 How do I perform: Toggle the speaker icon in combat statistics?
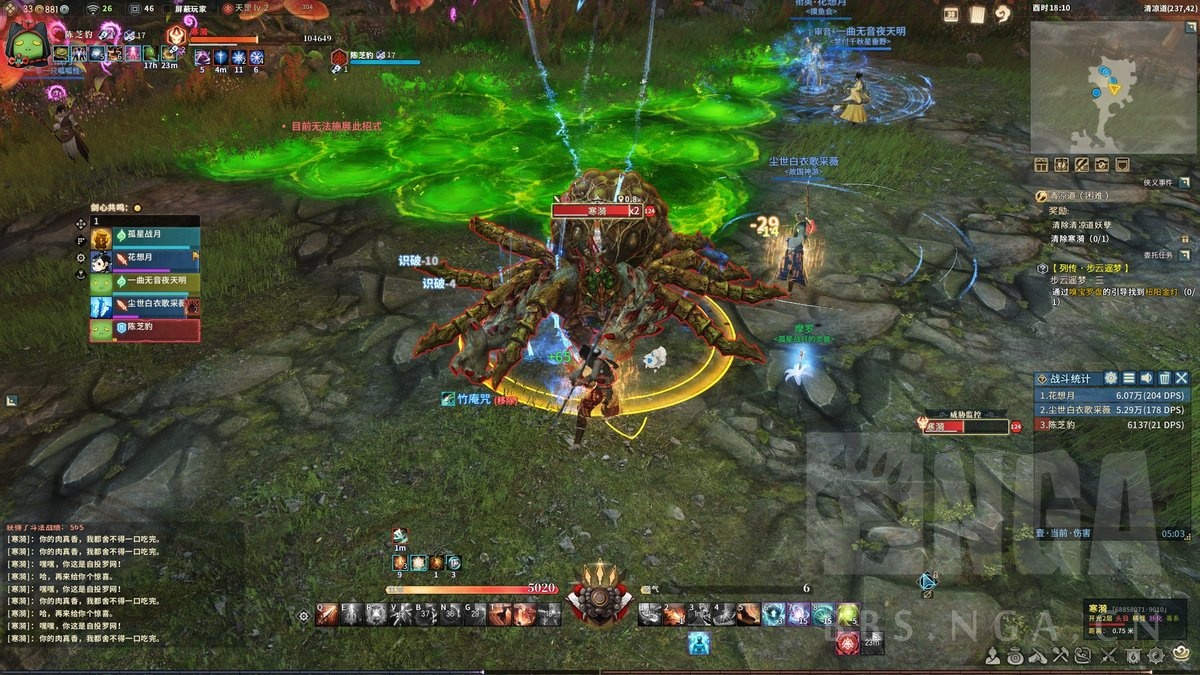[1146, 378]
